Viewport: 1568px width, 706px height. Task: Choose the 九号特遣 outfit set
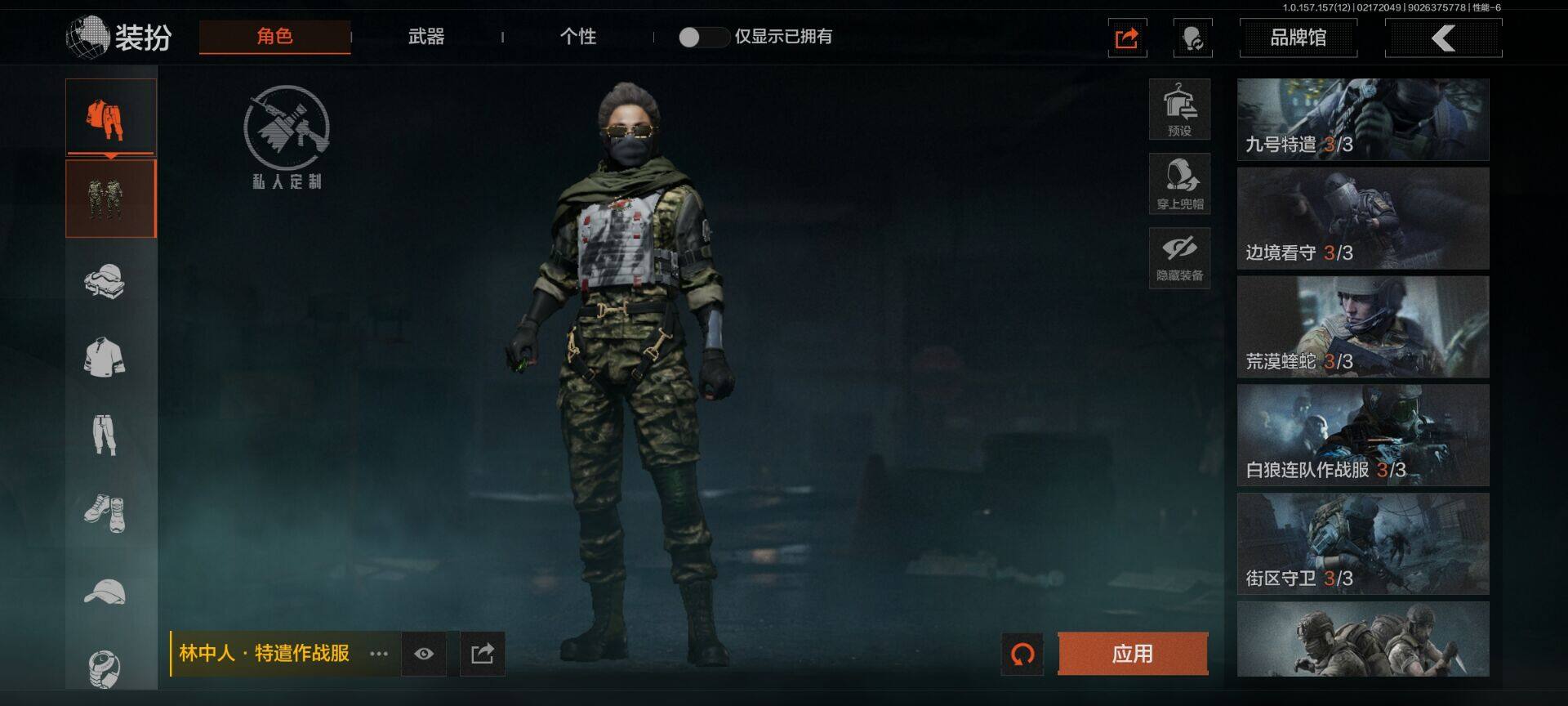point(1362,119)
